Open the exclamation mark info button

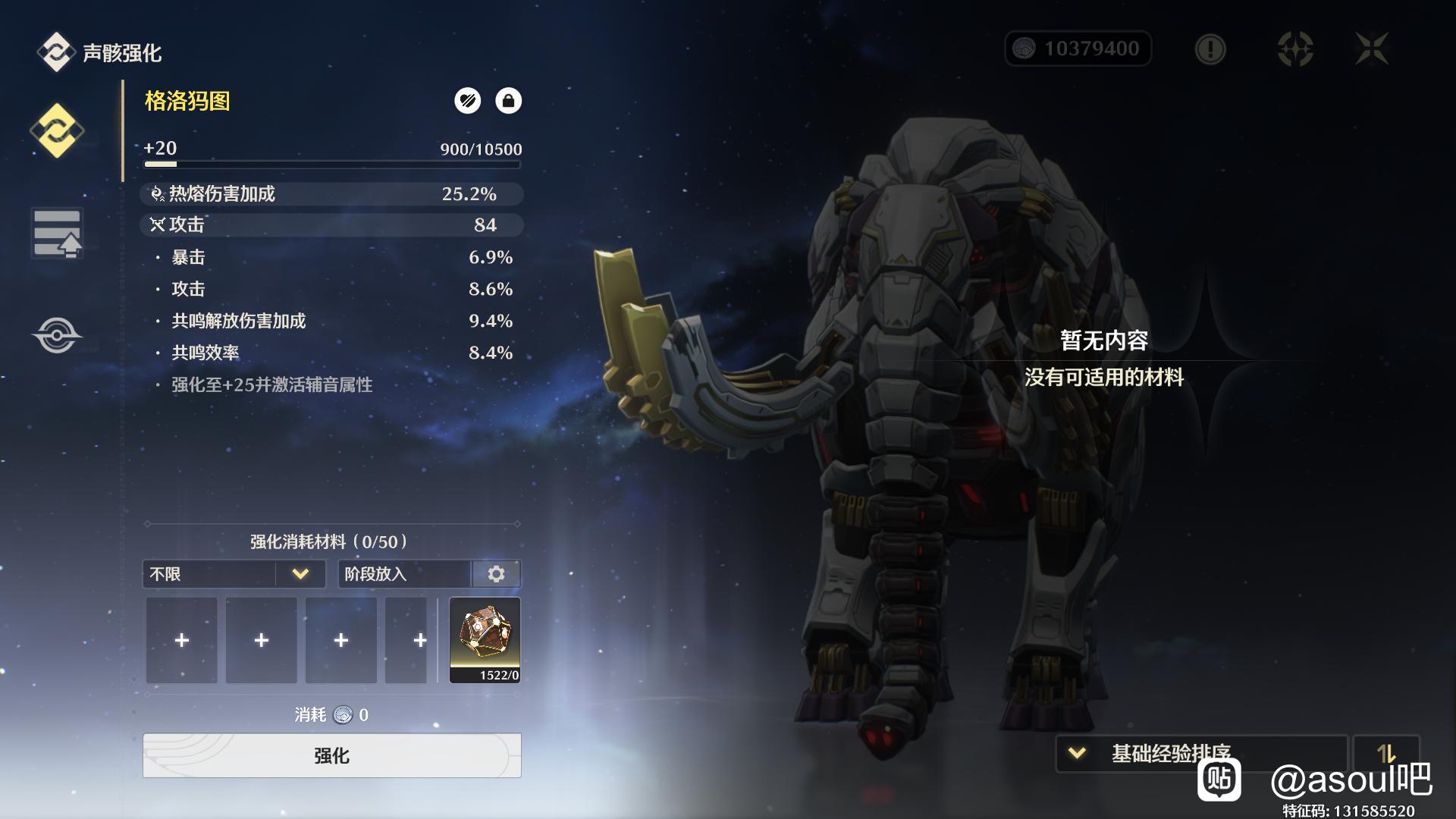coord(1210,49)
